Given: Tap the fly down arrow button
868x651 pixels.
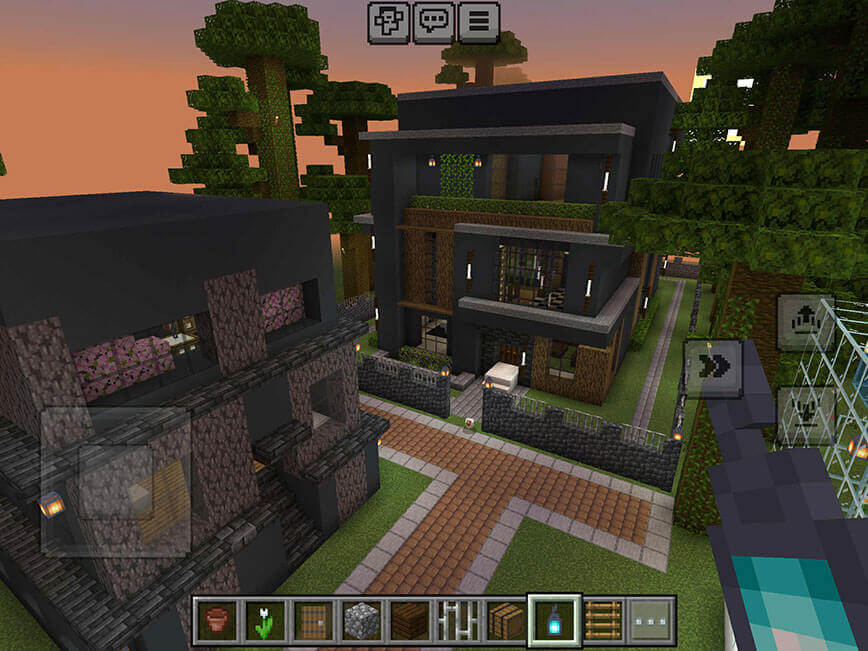Looking at the screenshot, I should pyautogui.click(x=805, y=414).
